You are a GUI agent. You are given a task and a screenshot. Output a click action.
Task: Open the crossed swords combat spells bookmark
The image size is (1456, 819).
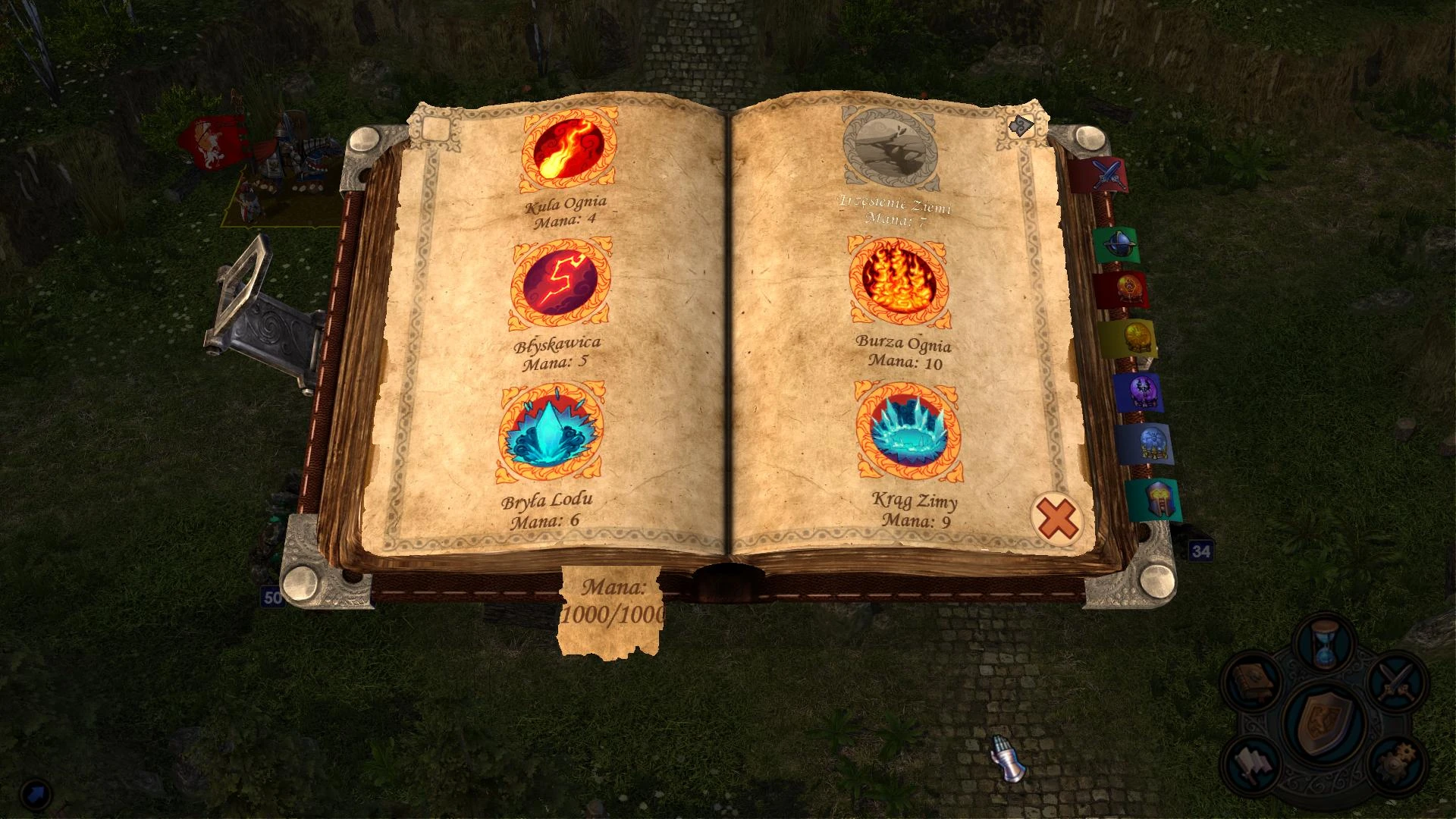point(1107,174)
